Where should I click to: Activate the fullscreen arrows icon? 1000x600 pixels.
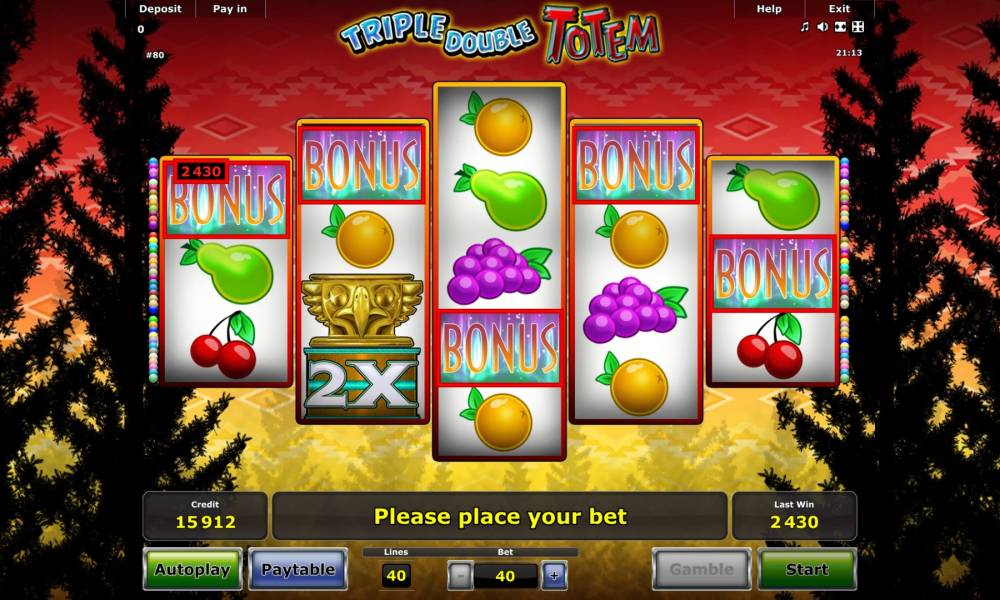(857, 27)
